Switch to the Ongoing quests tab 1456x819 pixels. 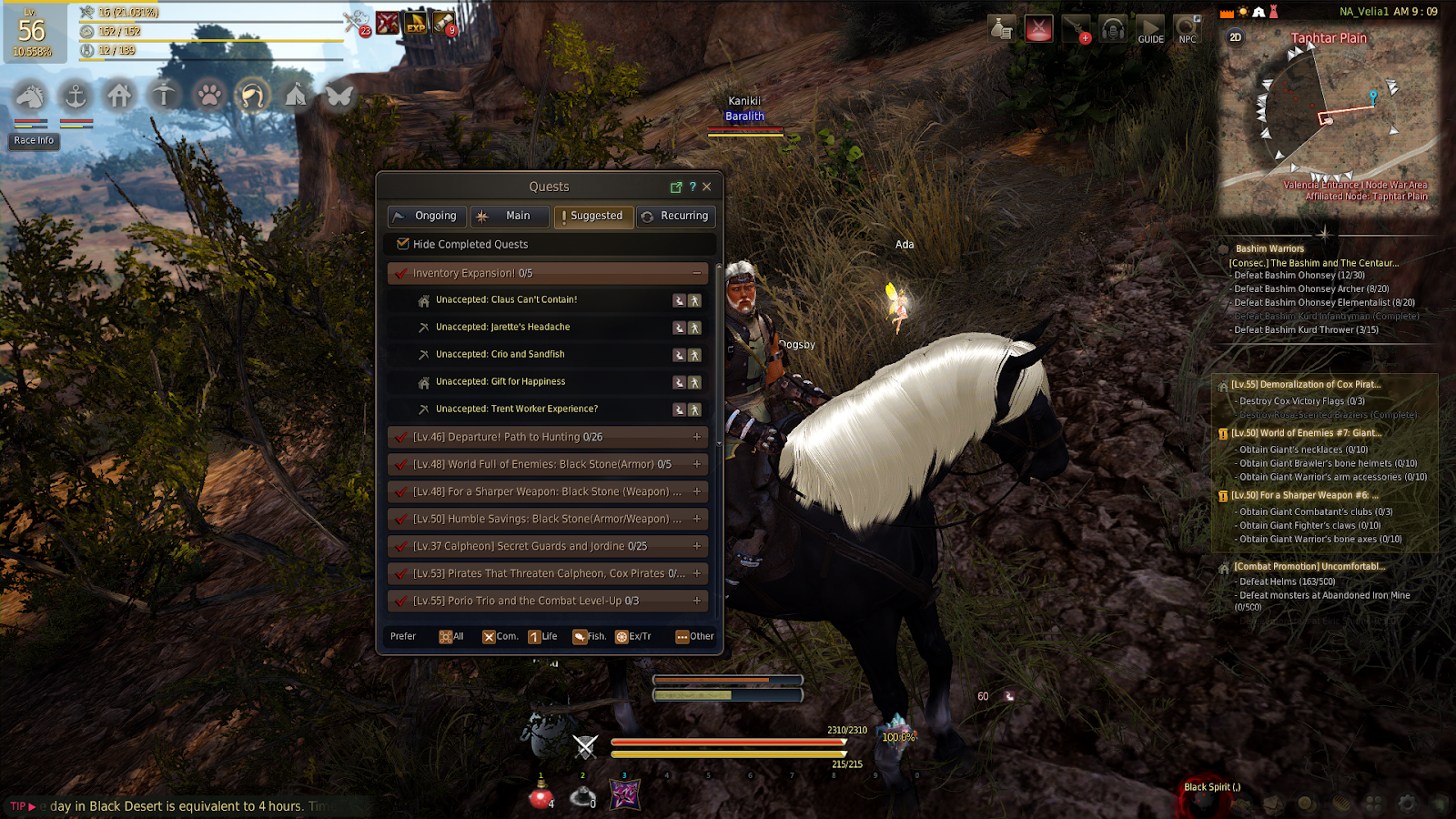(x=427, y=217)
